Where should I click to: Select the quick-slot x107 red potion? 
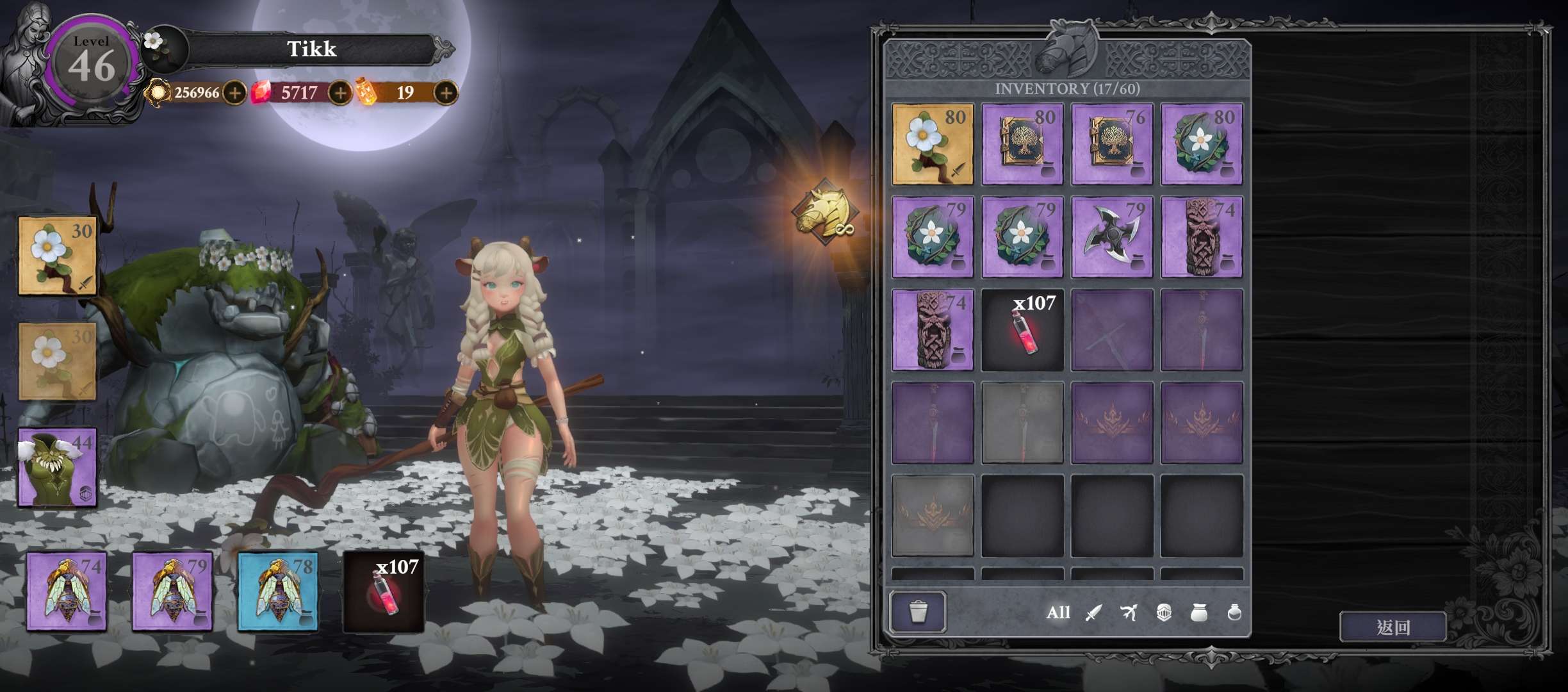384,591
